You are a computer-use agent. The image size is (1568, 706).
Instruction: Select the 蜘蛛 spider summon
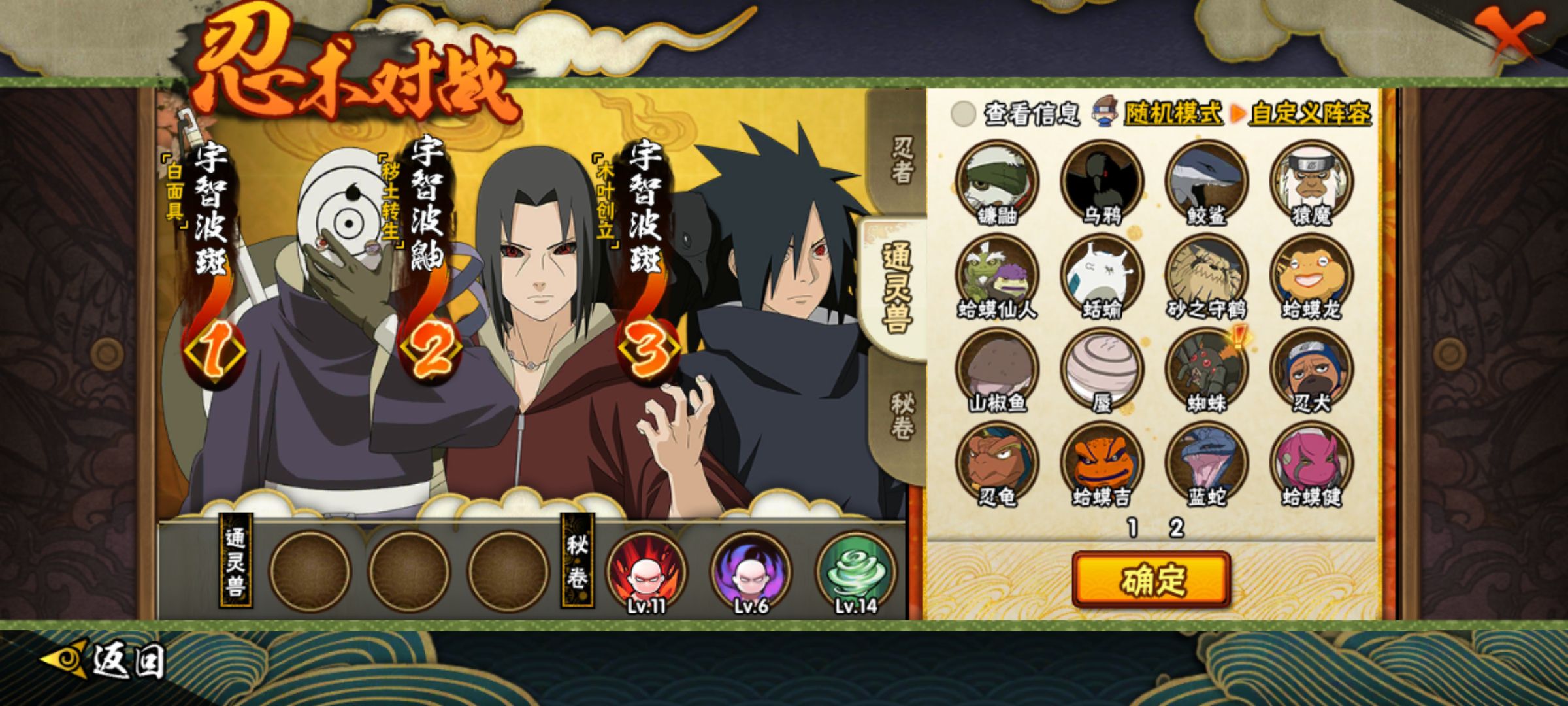1207,369
